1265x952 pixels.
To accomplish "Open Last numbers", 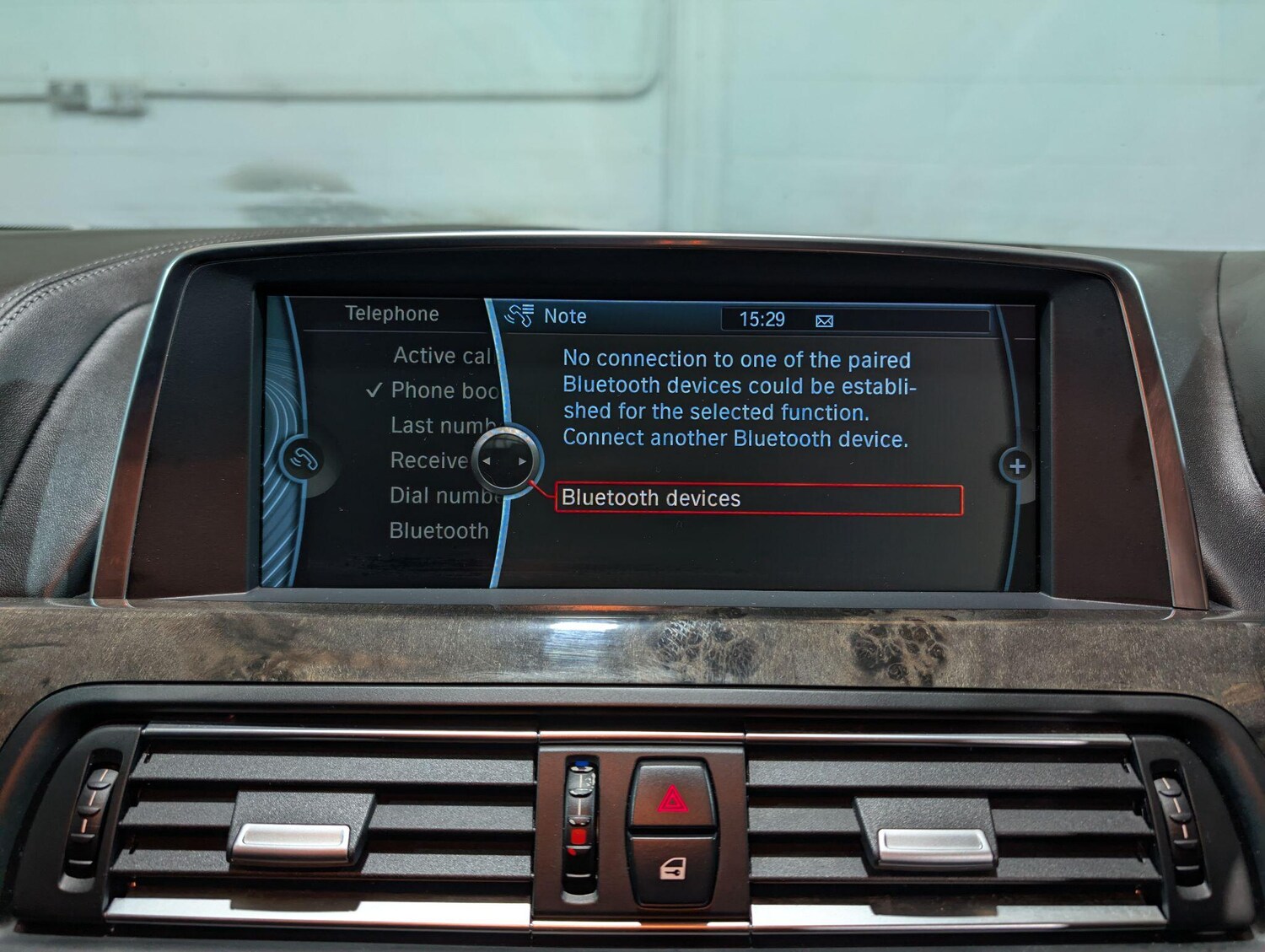I will pyautogui.click(x=439, y=426).
